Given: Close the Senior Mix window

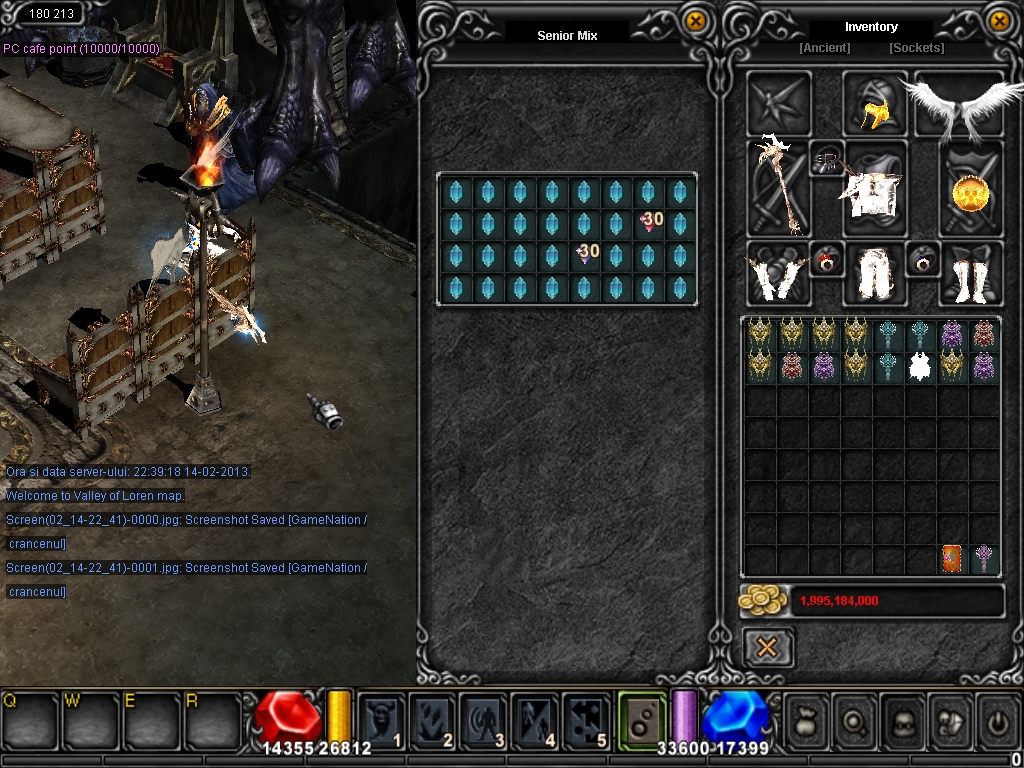Looking at the screenshot, I should click(695, 21).
